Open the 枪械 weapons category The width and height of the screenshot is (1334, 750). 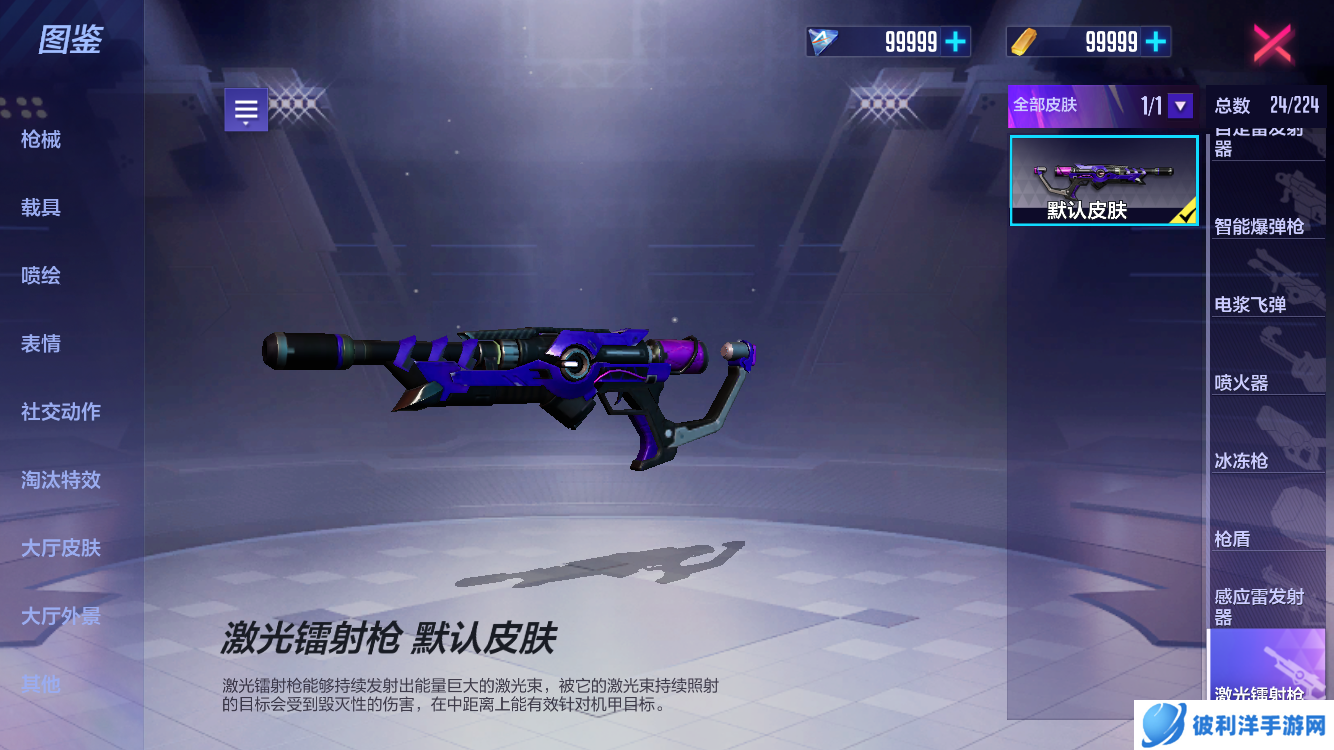click(x=41, y=139)
